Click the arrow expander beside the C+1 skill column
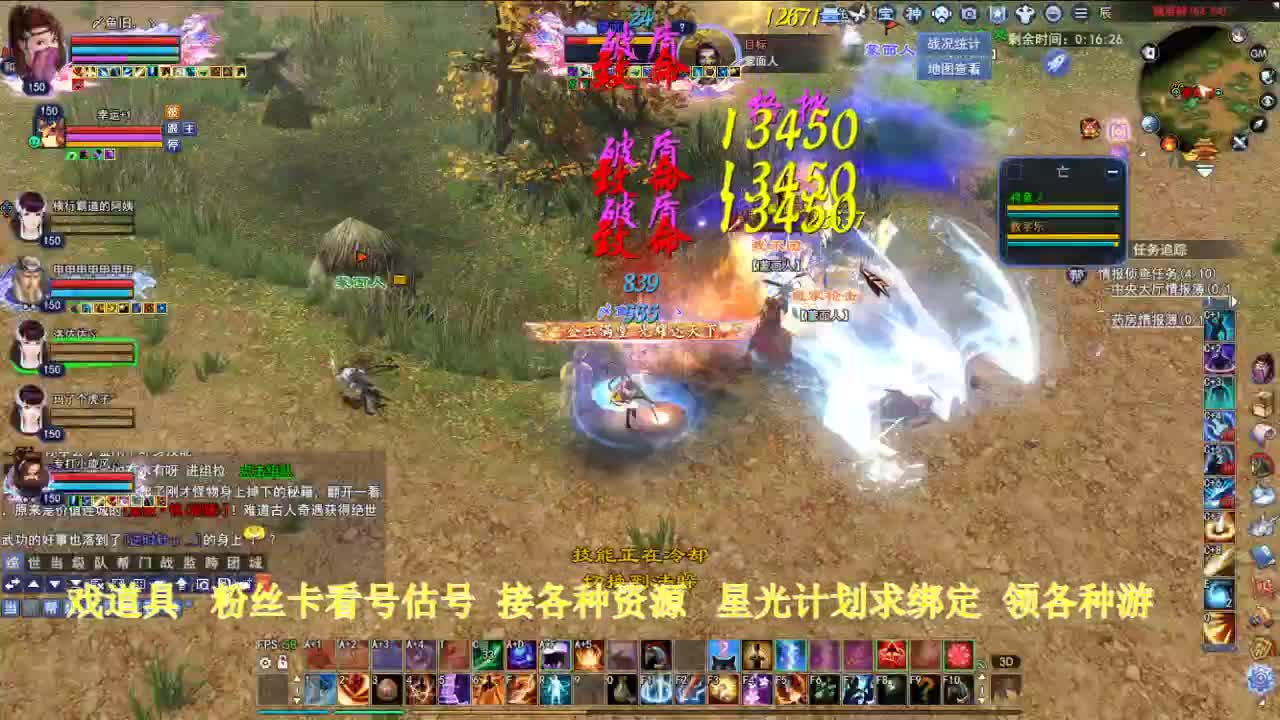Viewport: 1280px width, 720px height. [x=1236, y=301]
